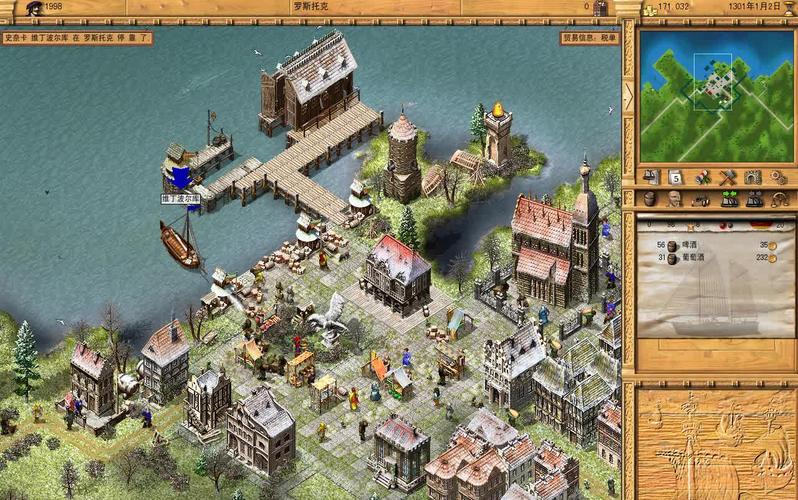Click the player portrait in the top bar
Viewport: 798px width, 500px height.
click(x=34, y=9)
